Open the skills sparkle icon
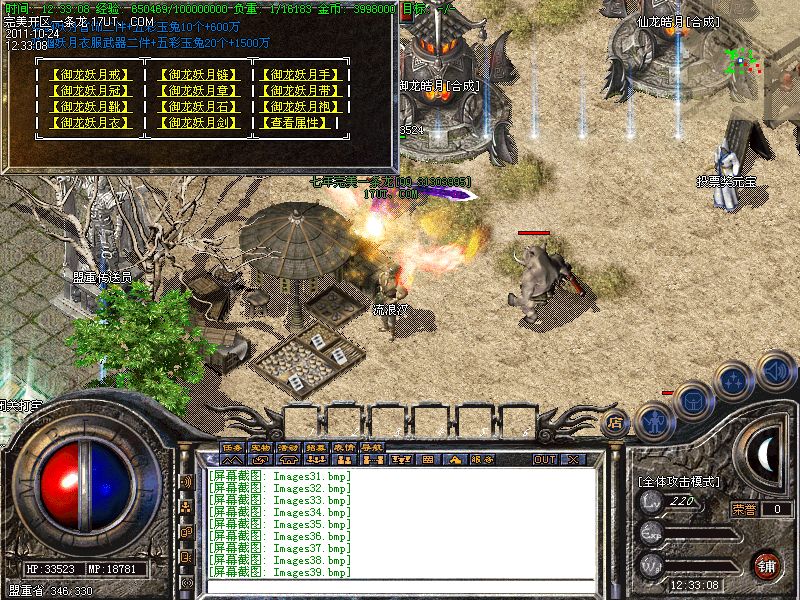Viewport: 800px width, 600px height. (x=735, y=380)
